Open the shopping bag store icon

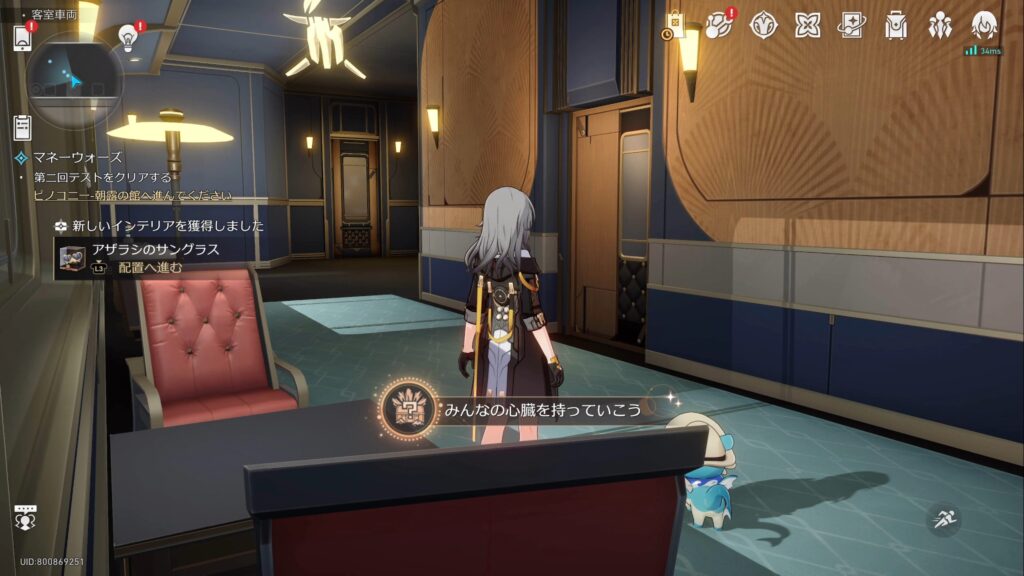(674, 26)
